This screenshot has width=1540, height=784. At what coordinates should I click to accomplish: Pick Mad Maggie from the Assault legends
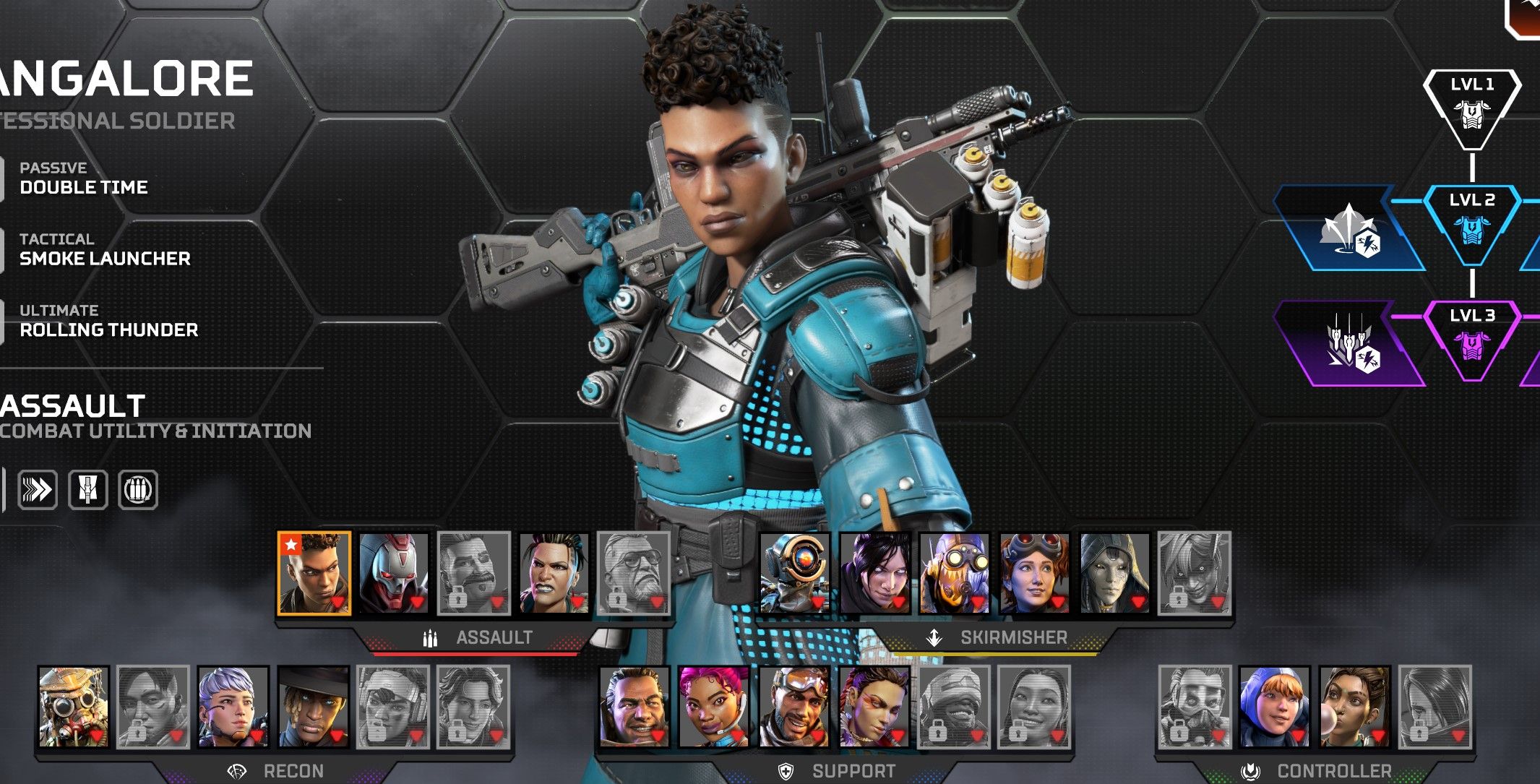click(x=554, y=574)
